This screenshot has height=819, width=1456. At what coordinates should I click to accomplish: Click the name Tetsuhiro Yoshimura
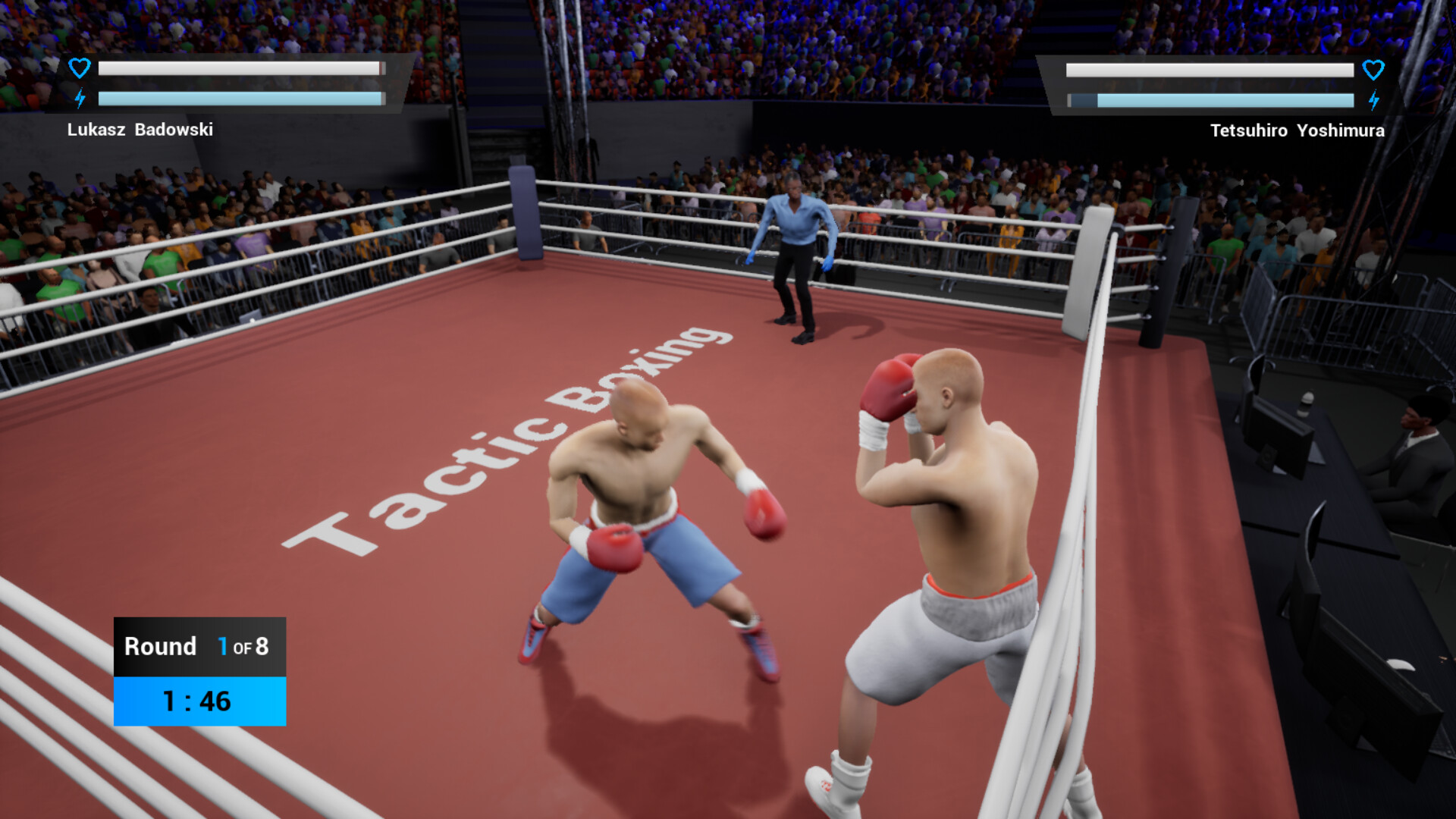1297,130
